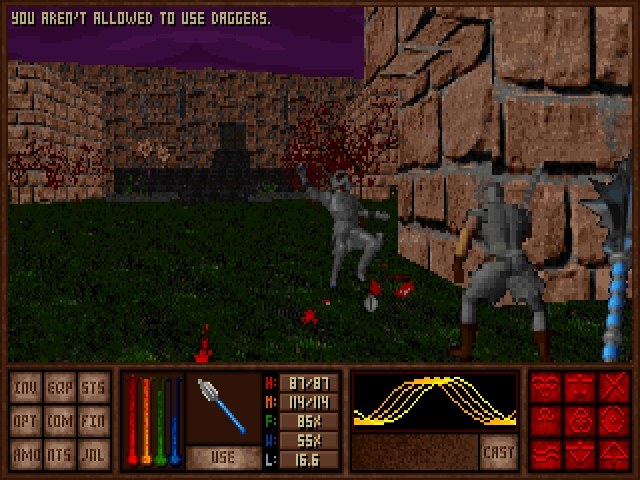Open the JNL journal

(x=92, y=453)
